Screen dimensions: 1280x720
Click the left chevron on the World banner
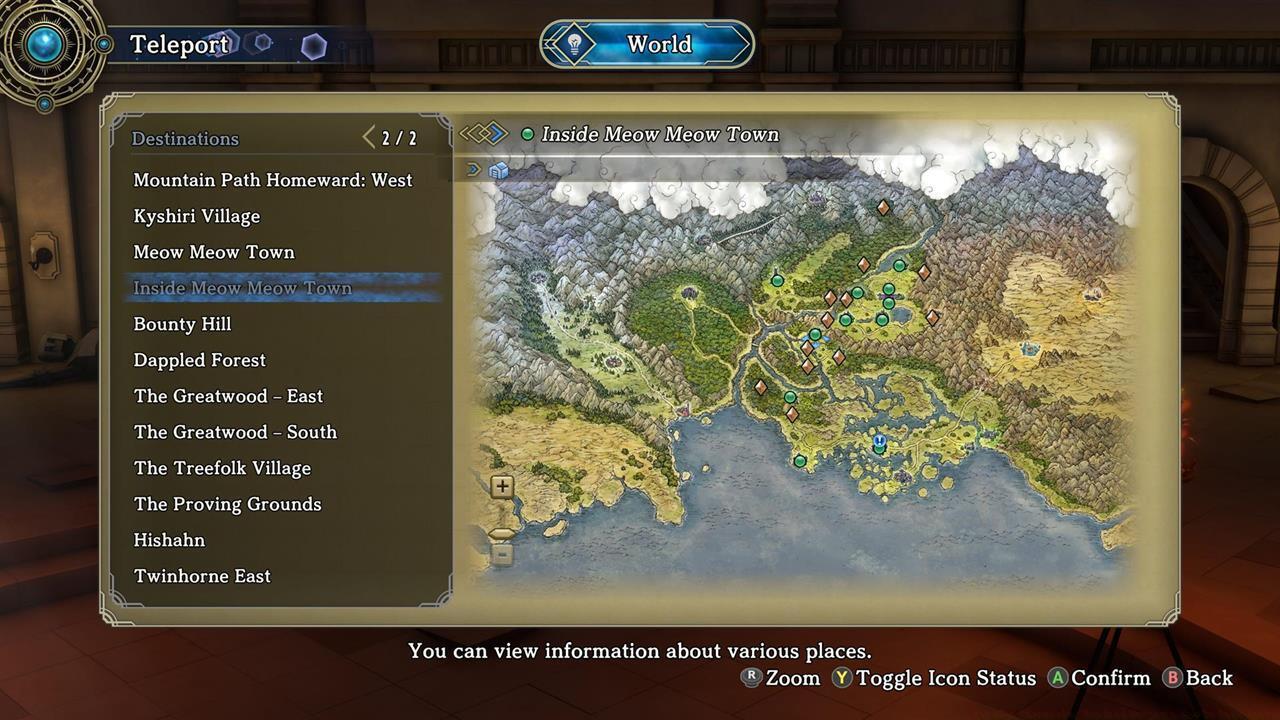pyautogui.click(x=549, y=44)
